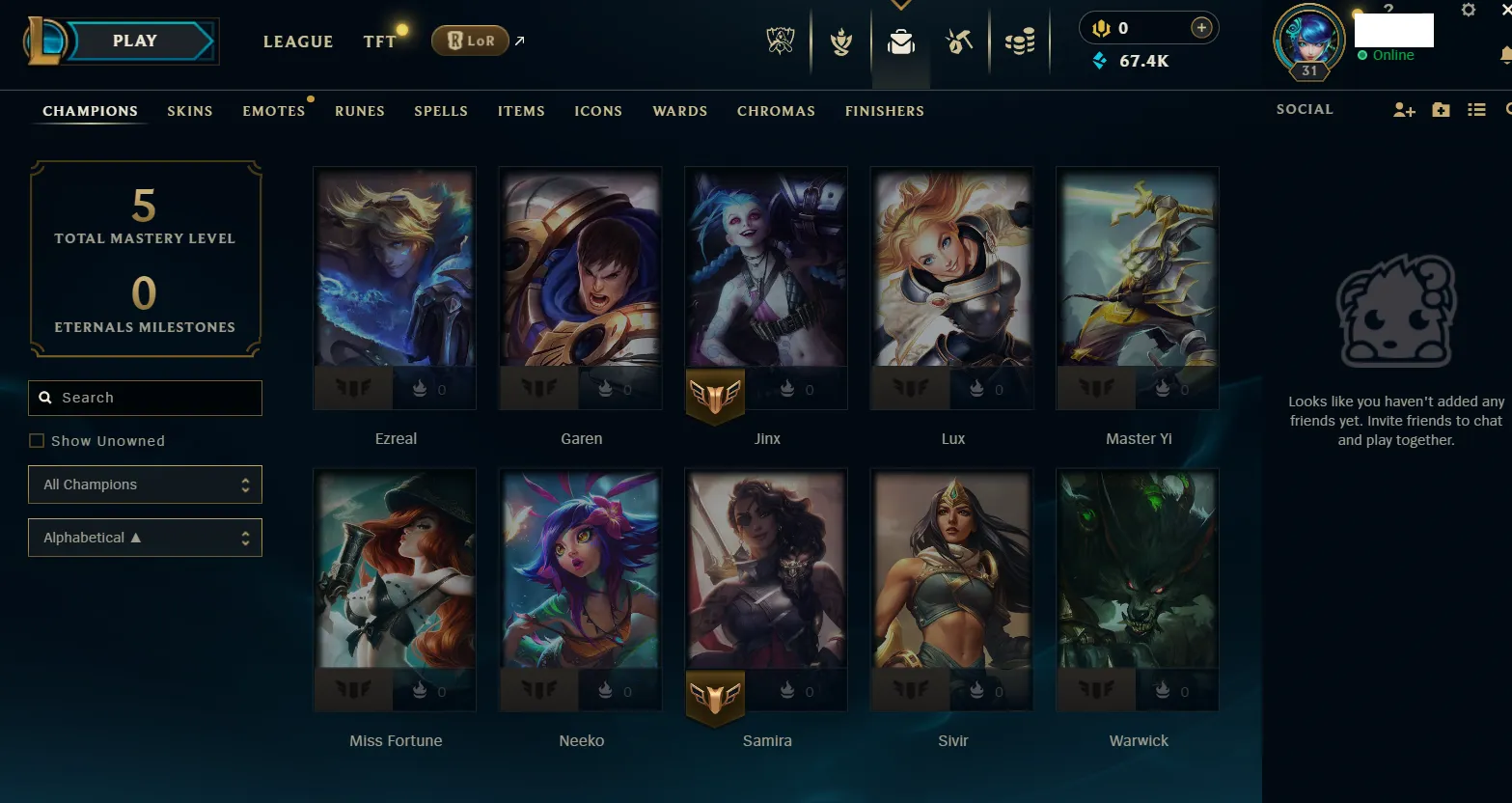Viewport: 1512px width, 803px height.
Task: Open the friends list view icon
Action: click(x=1476, y=109)
